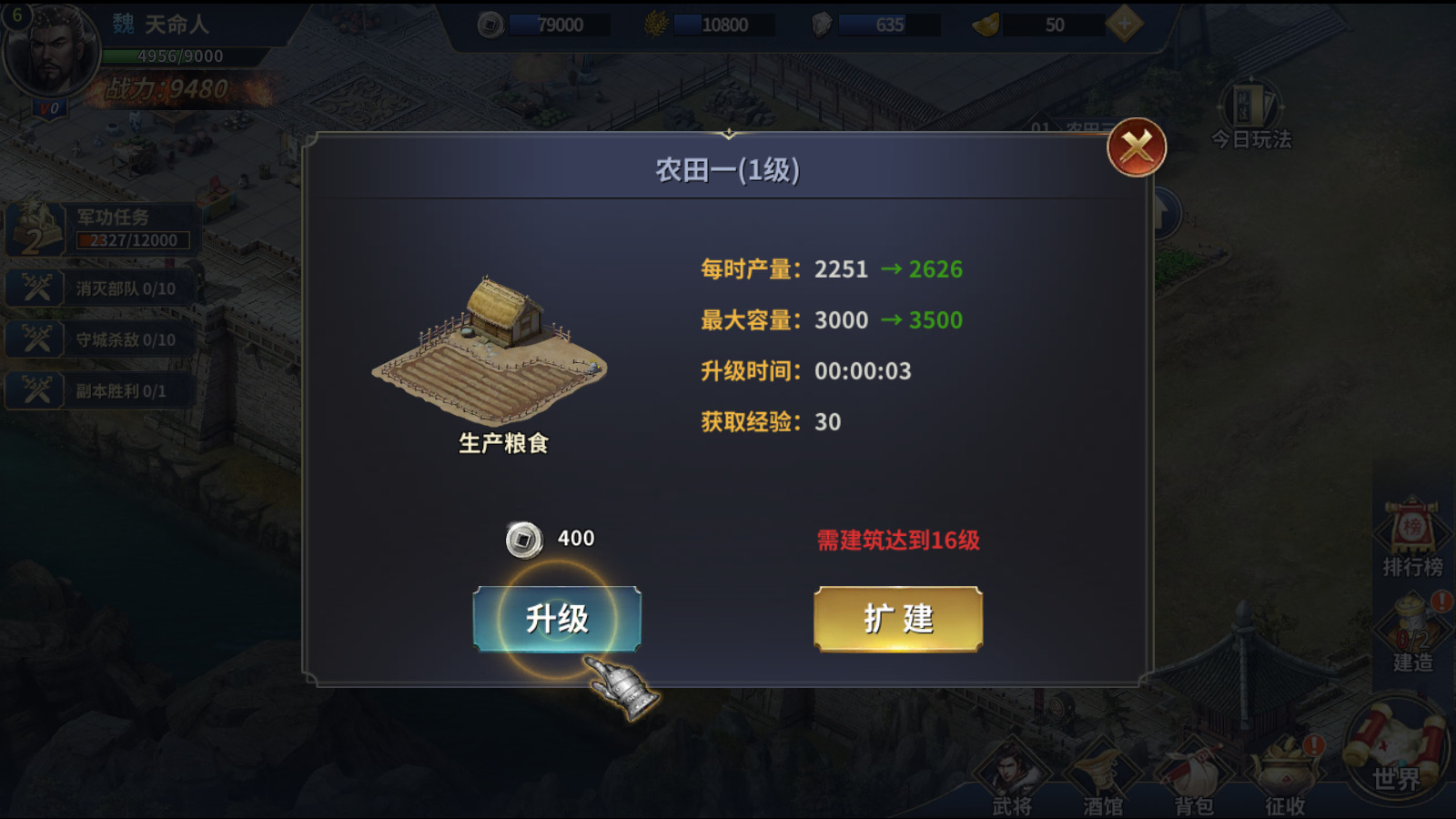Open the 武将 generals menu

[1011, 778]
